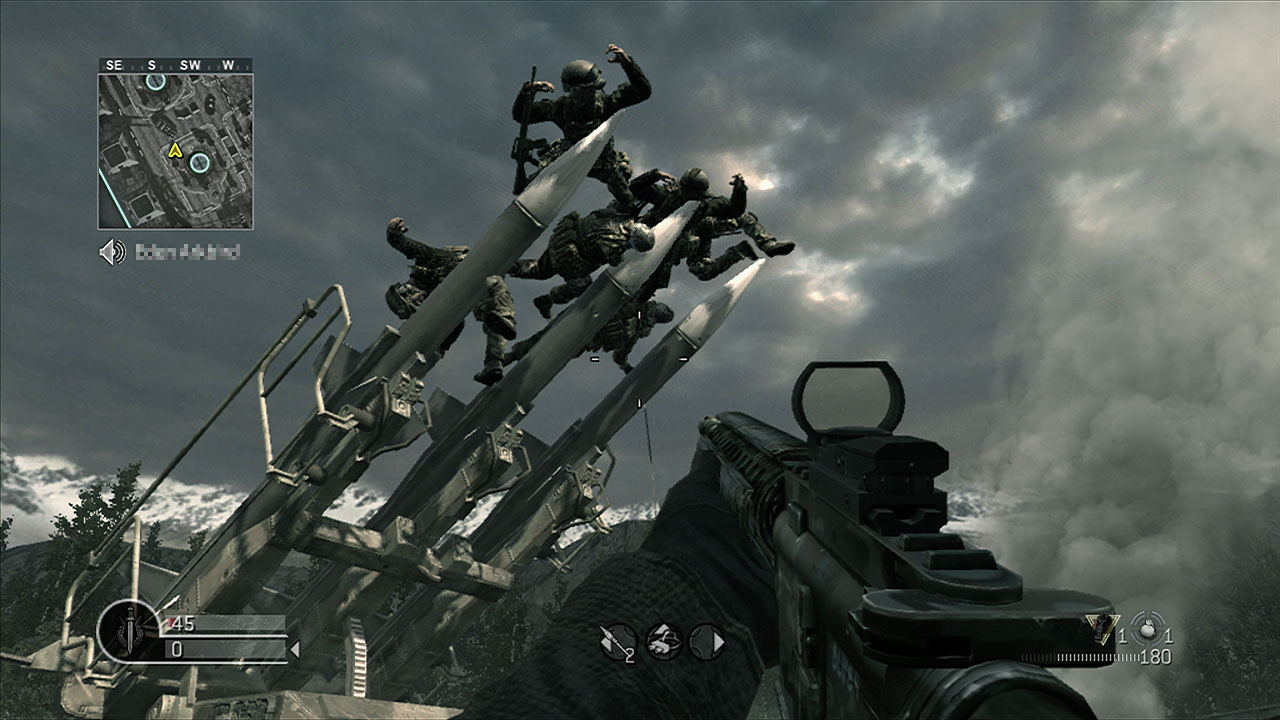Click the compass strip above the minimap
1280x720 pixels.
point(175,65)
